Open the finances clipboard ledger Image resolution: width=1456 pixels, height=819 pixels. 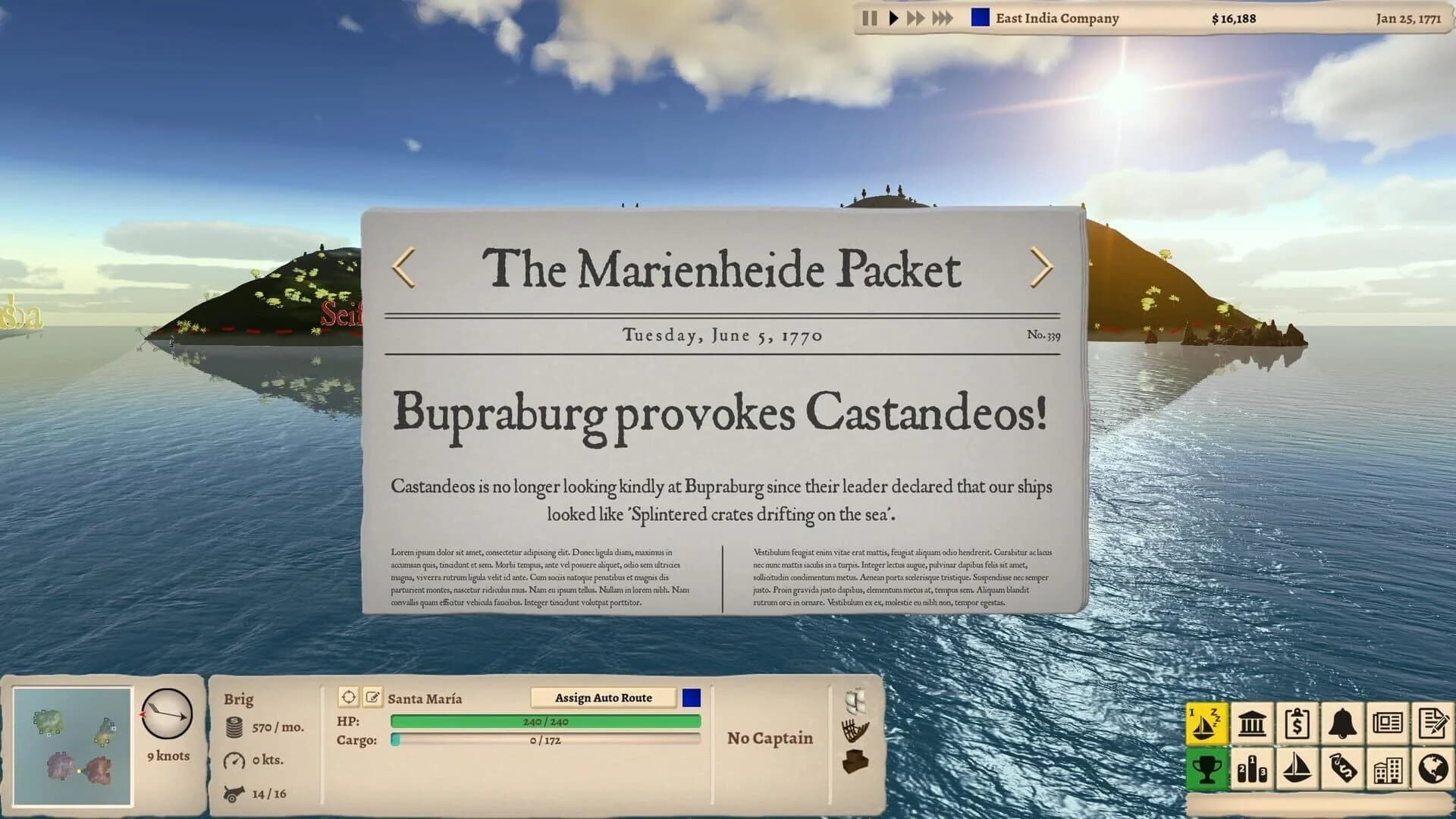[1298, 724]
